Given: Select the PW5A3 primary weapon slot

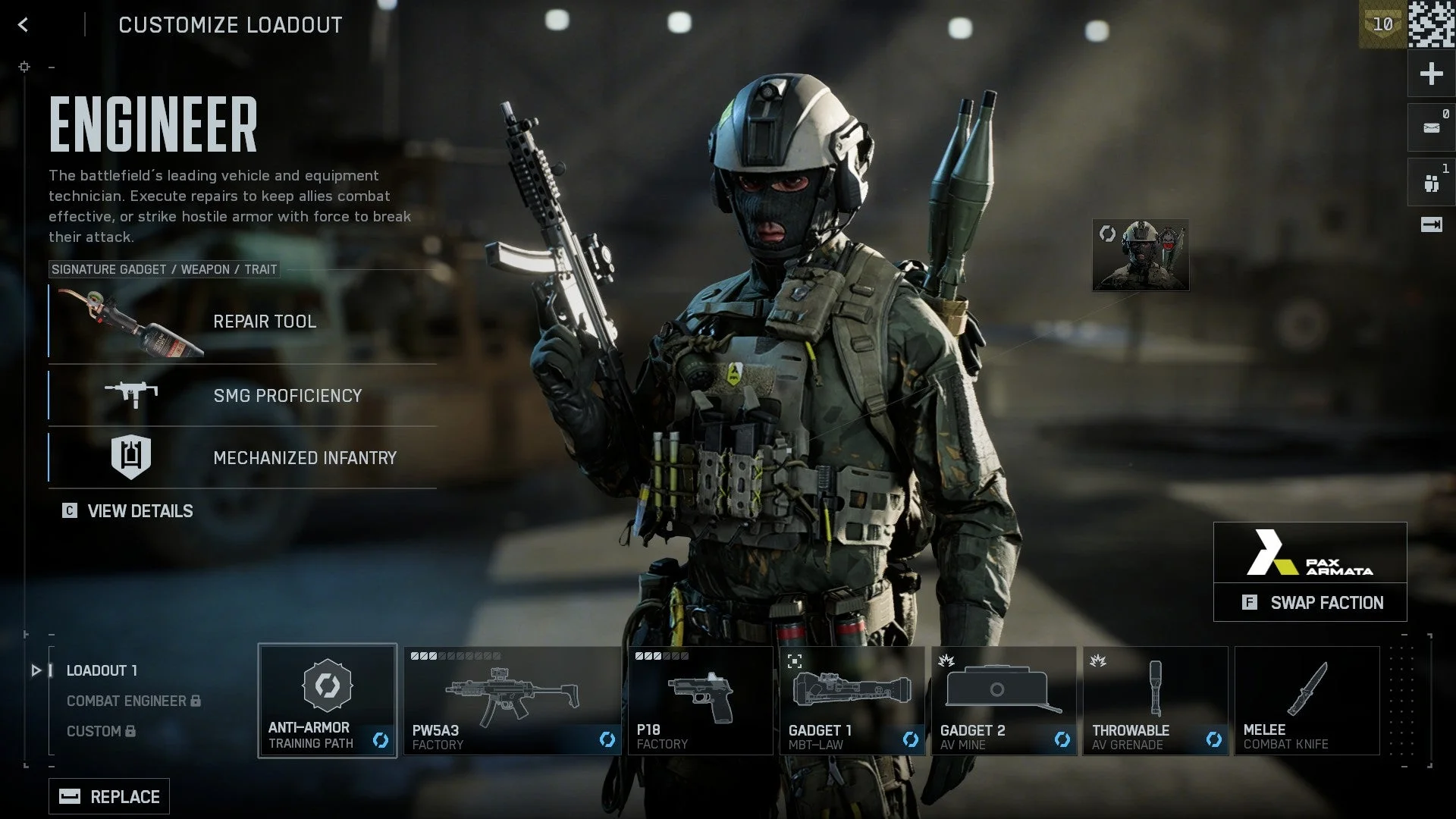Looking at the screenshot, I should pyautogui.click(x=512, y=700).
